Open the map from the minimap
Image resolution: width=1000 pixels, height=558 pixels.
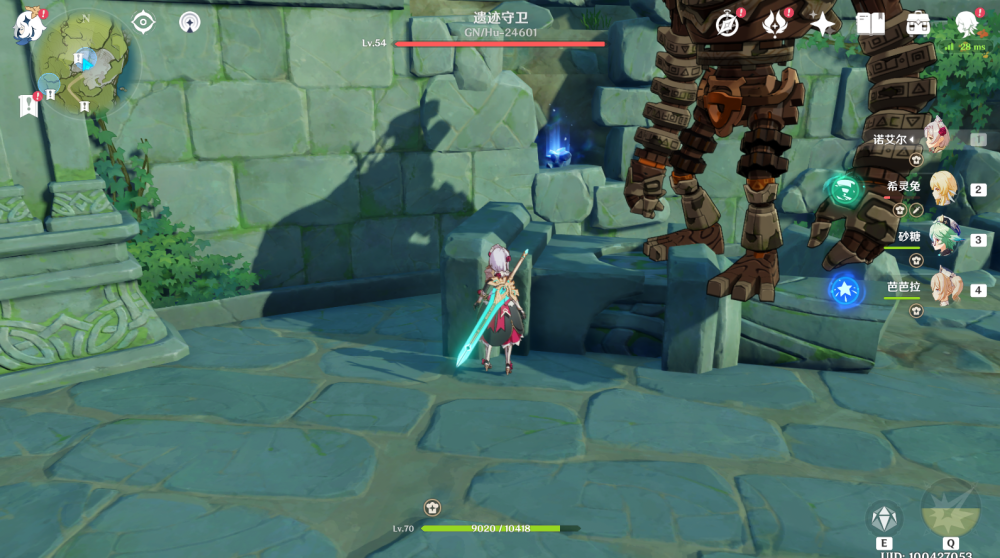click(84, 62)
